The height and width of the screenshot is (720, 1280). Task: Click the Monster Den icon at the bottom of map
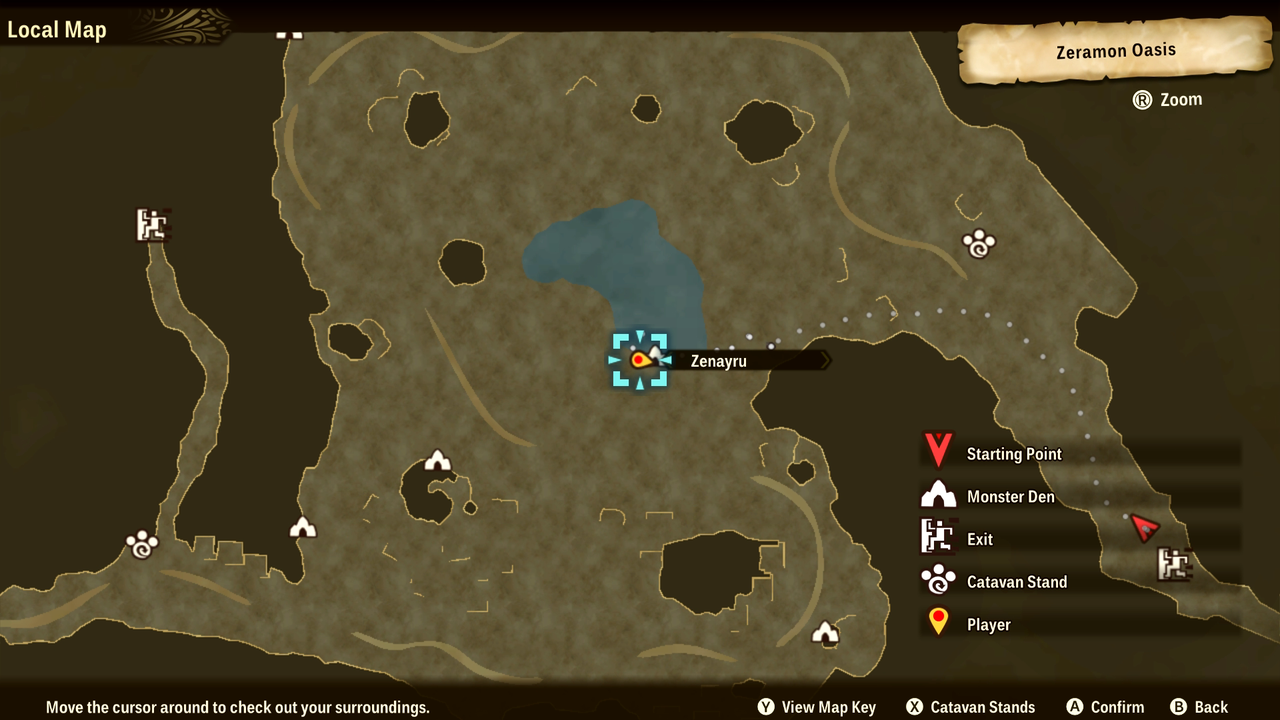pyautogui.click(x=825, y=632)
